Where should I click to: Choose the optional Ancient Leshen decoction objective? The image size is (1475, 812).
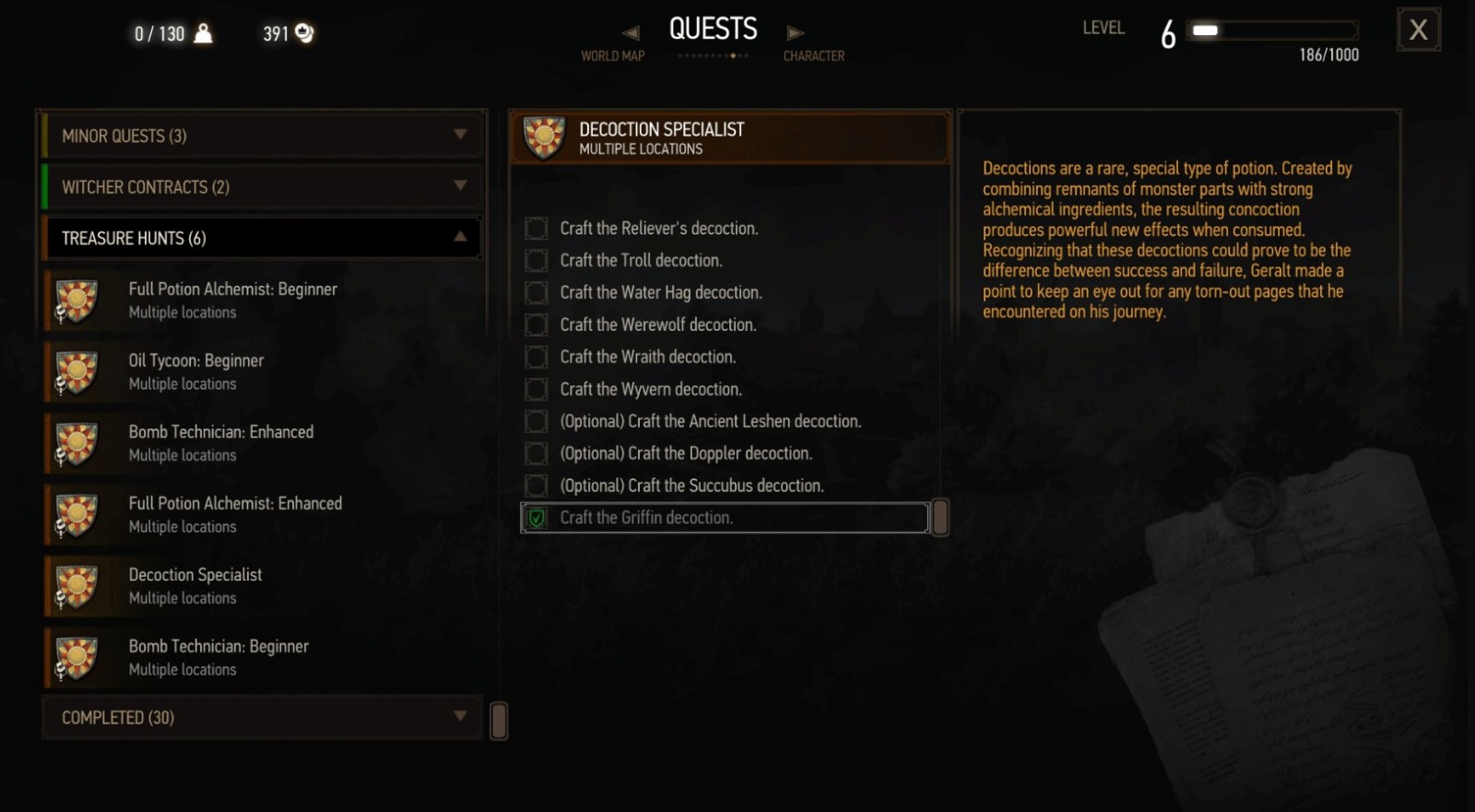pyautogui.click(x=710, y=421)
